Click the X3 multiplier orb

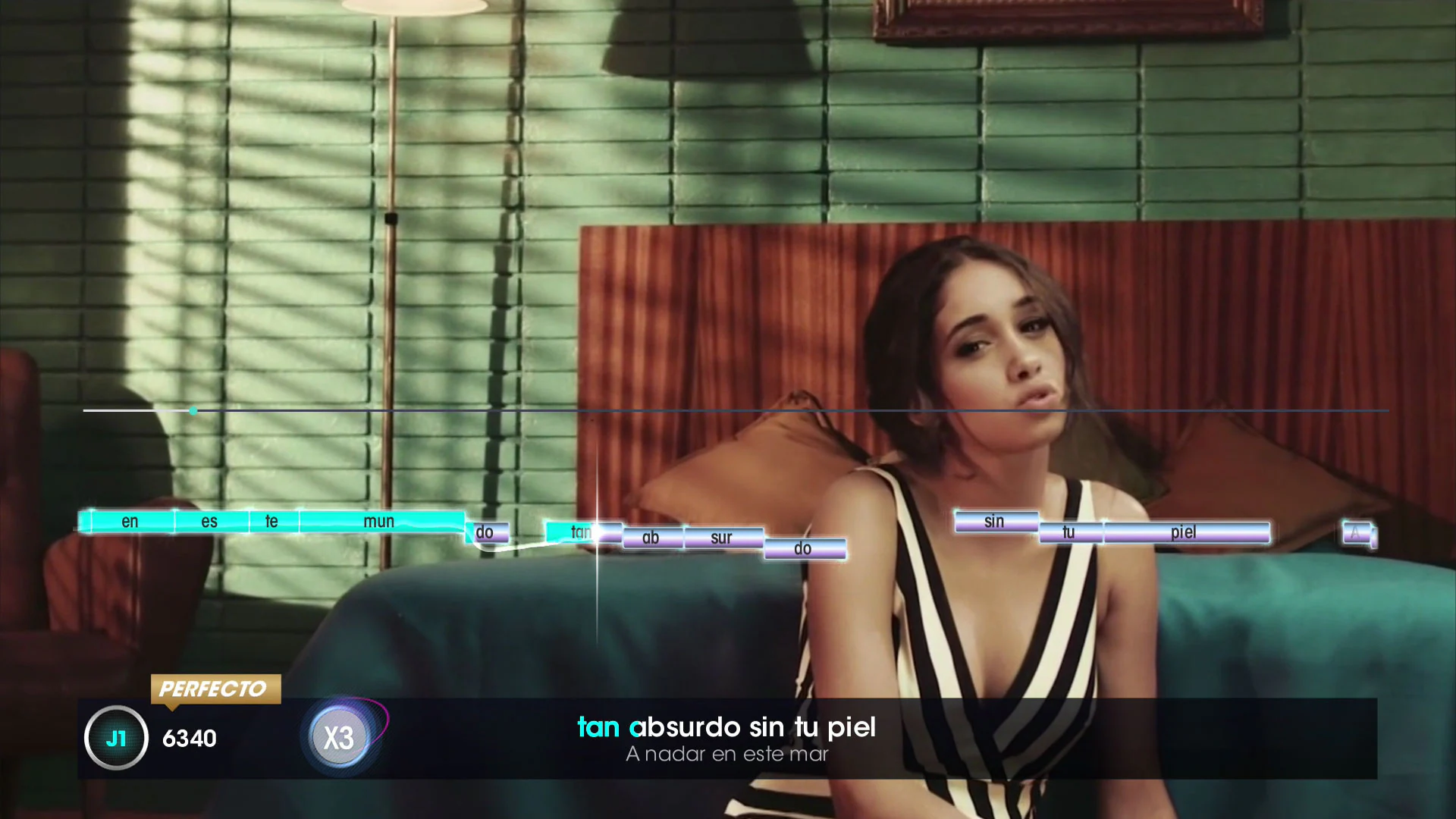tap(339, 736)
